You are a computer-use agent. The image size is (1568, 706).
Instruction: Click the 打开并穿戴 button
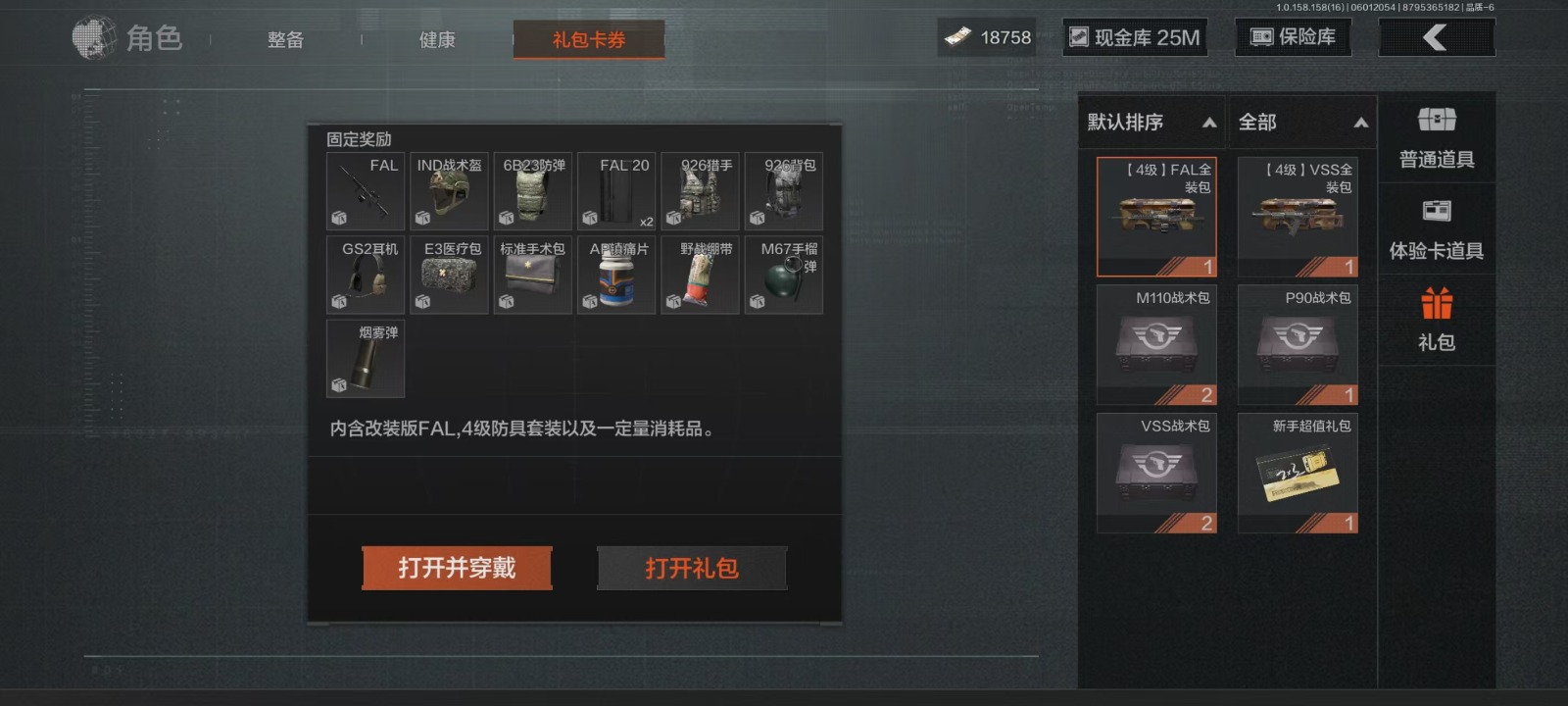pos(457,568)
